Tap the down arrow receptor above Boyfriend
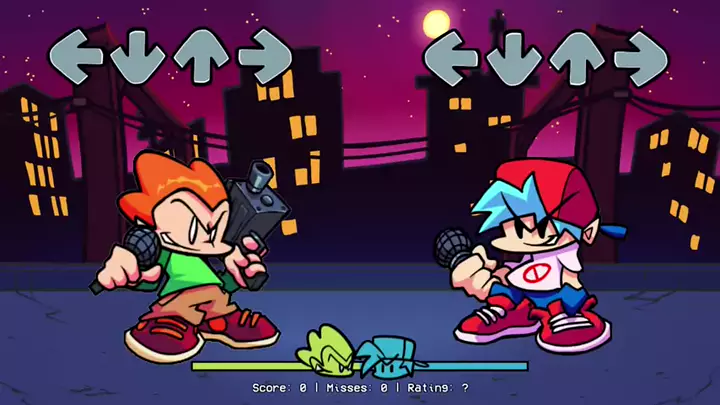Screen dimensions: 720x405 (513, 56)
